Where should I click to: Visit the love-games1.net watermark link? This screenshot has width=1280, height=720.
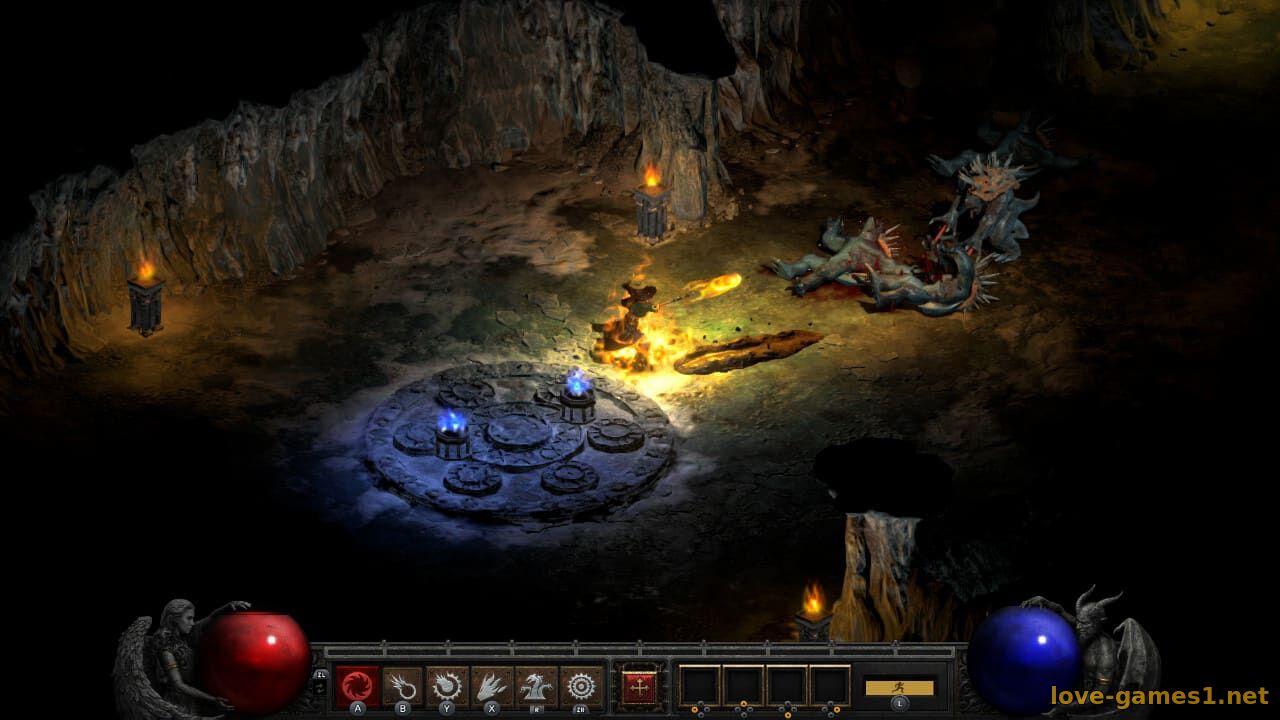pyautogui.click(x=1159, y=695)
